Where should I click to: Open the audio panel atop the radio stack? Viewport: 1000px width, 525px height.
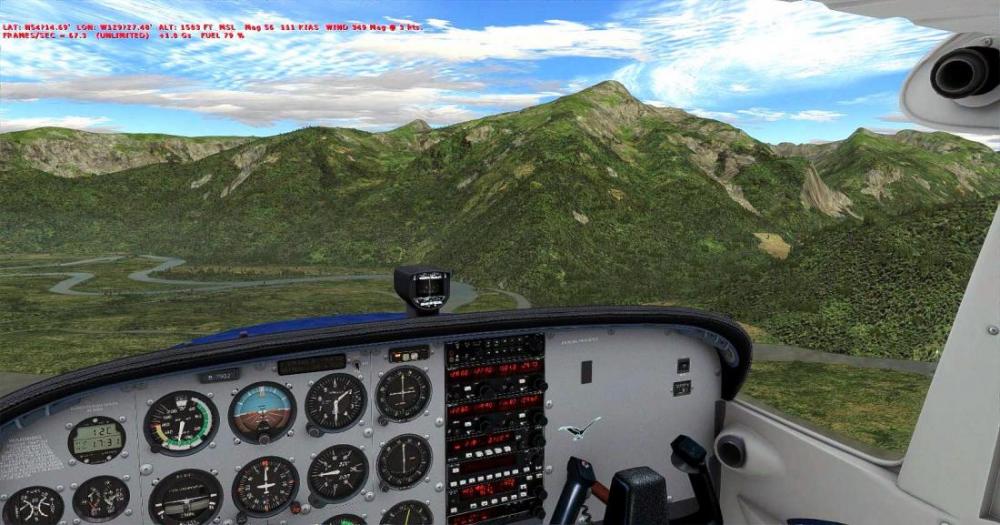[495, 350]
